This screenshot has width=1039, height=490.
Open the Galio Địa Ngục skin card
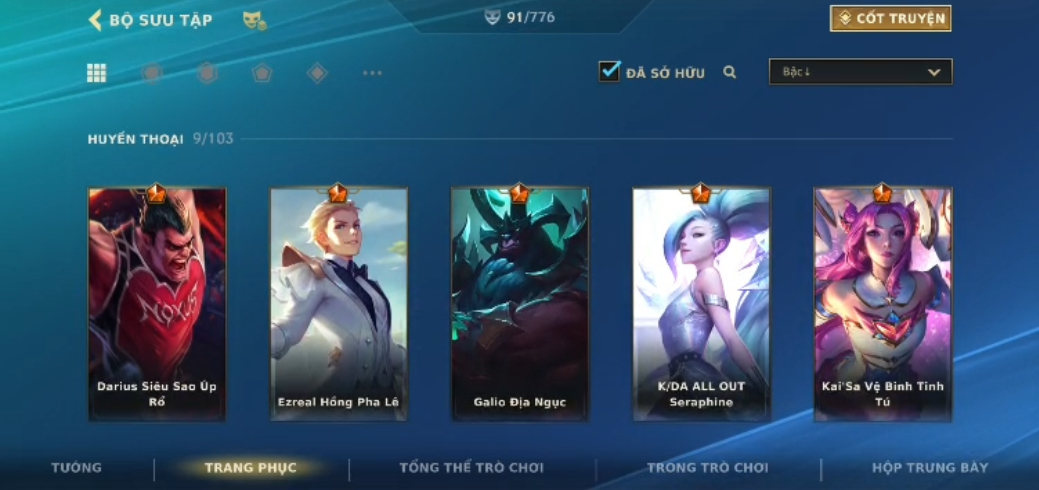pos(519,304)
